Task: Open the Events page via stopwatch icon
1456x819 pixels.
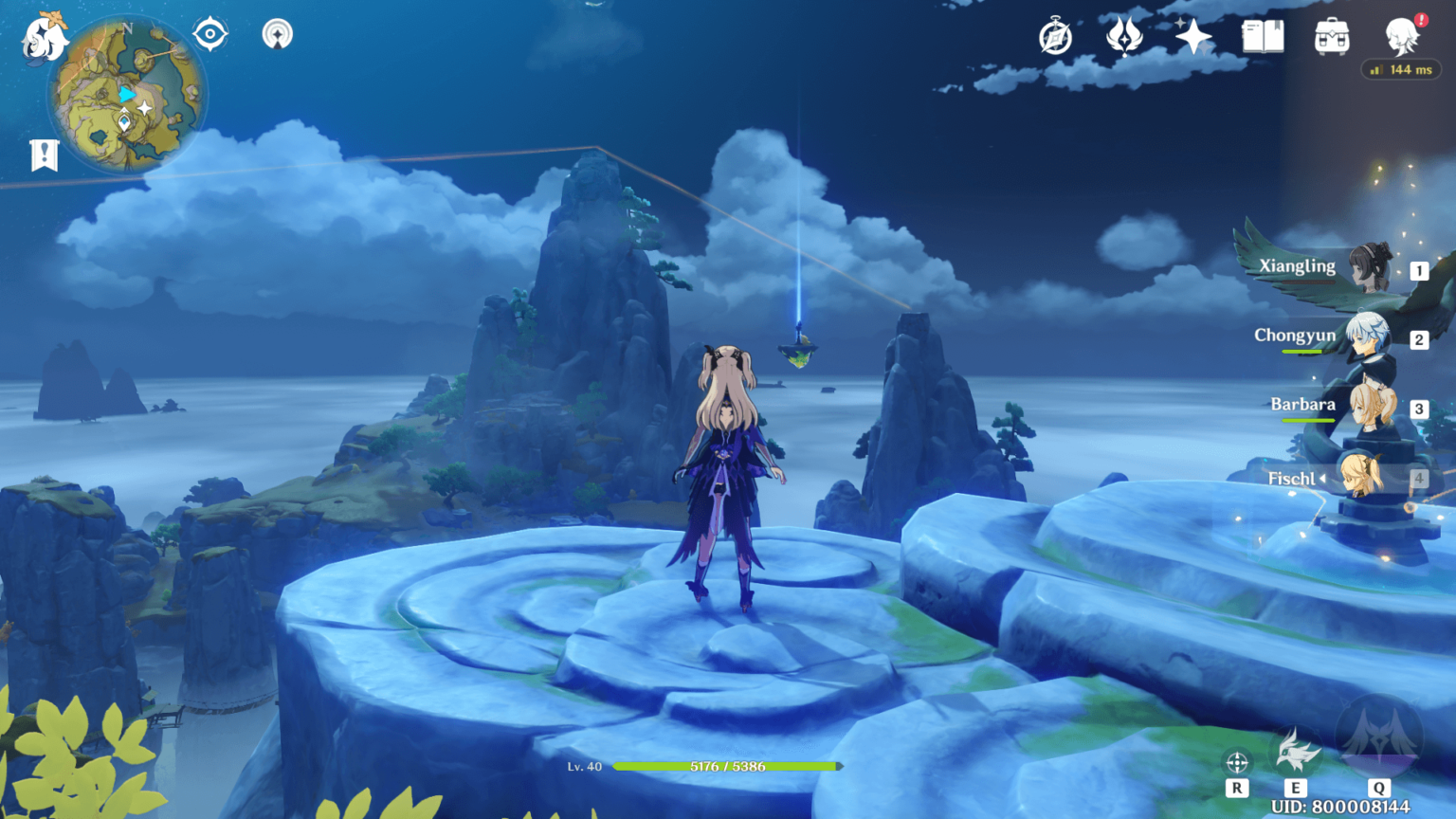Action: (x=1055, y=36)
